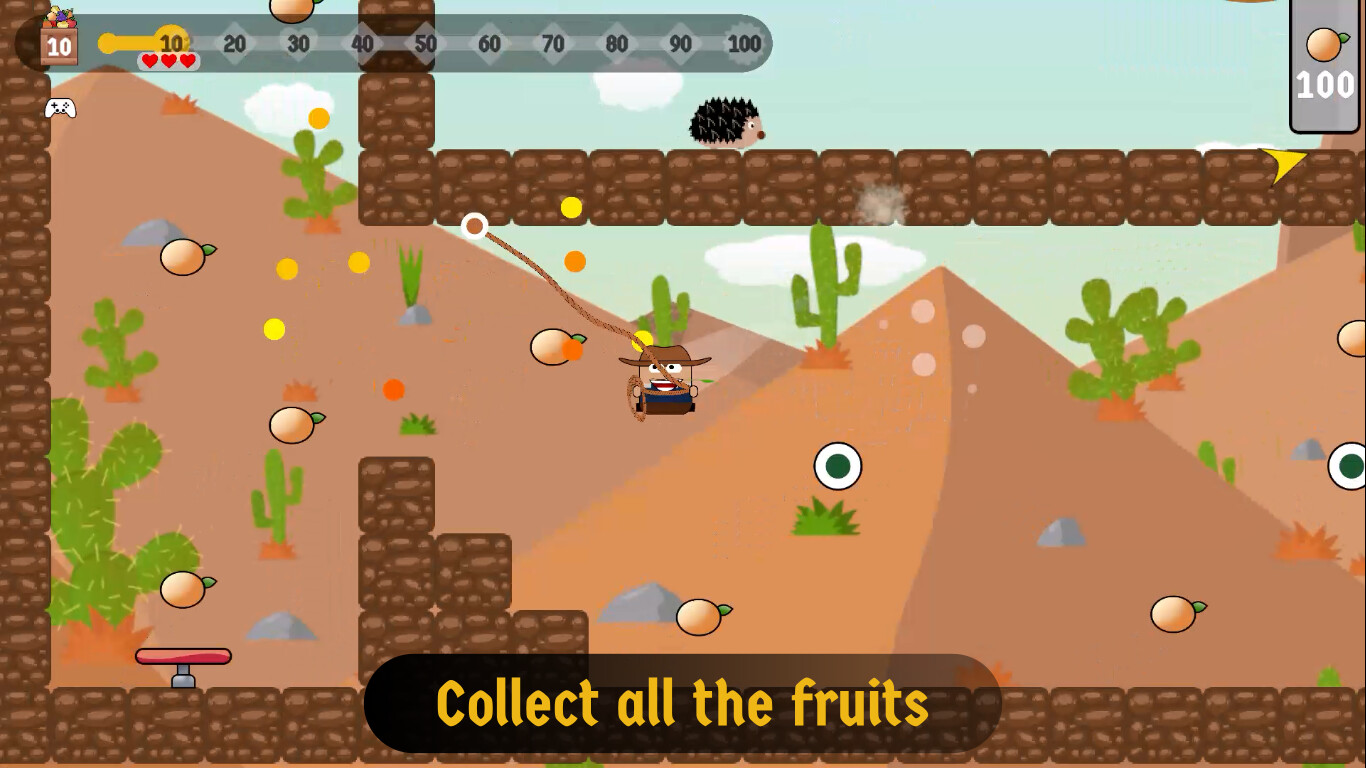
Task: Click the red trampoline spring
Action: 183,657
